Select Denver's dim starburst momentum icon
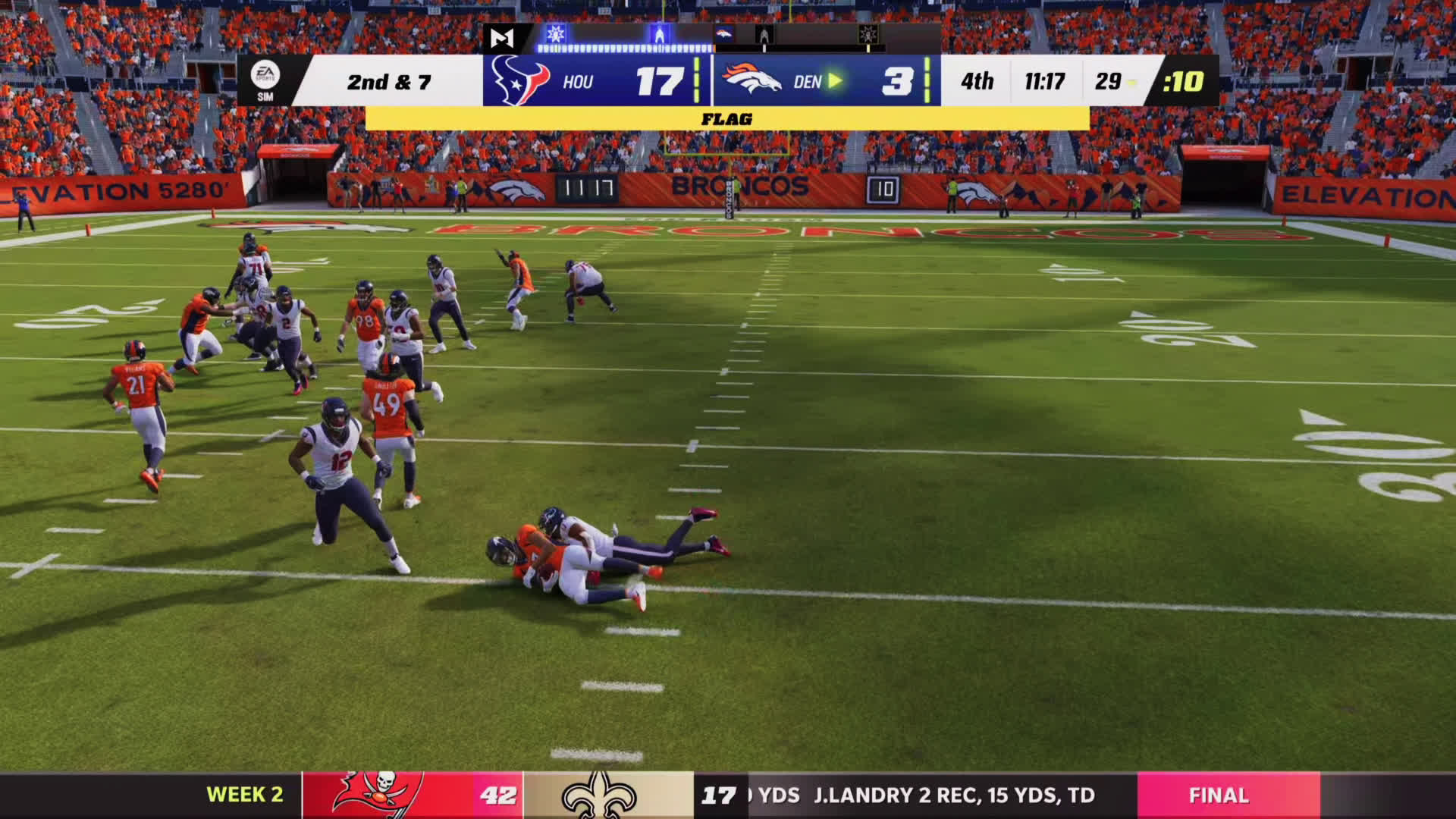The image size is (1456, 819). tap(868, 35)
